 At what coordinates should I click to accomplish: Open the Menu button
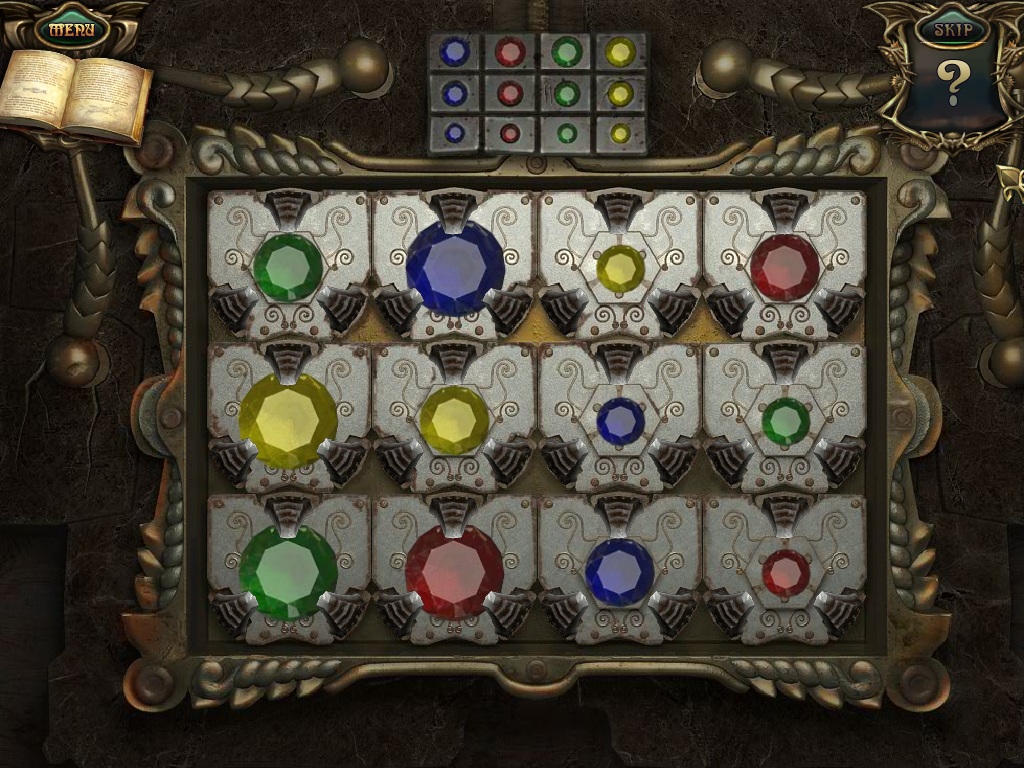[x=72, y=28]
